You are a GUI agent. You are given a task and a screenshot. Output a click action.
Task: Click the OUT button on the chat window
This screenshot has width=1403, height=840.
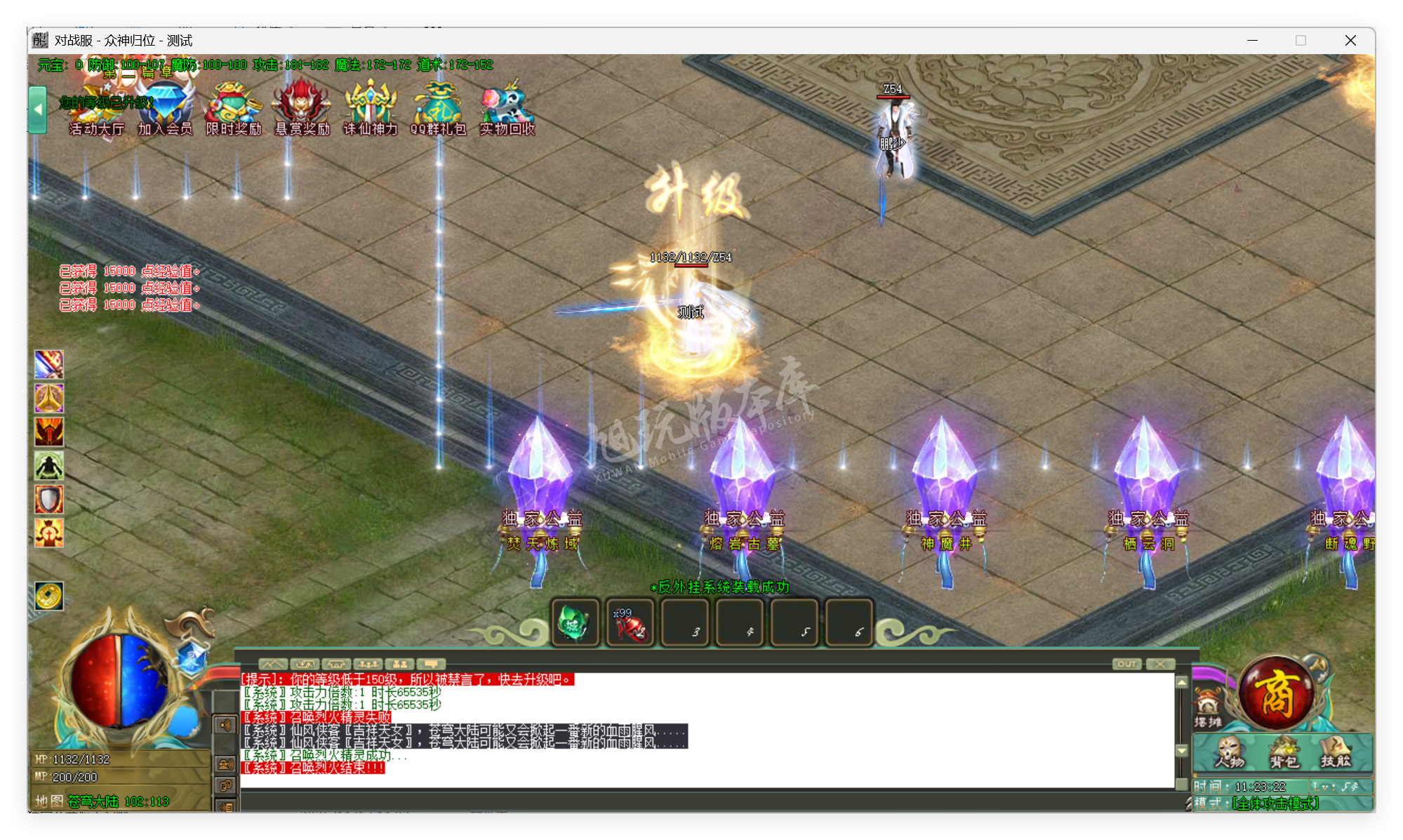tap(1128, 663)
